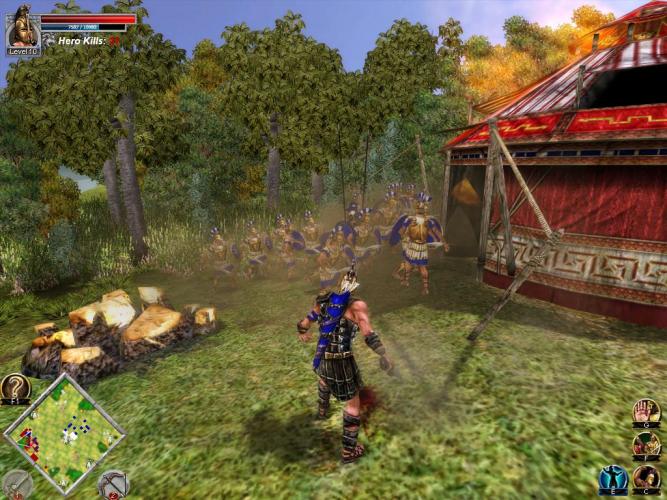Image resolution: width=667 pixels, height=500 pixels.
Task: Open help with the question mark icon
Action: [x=15, y=387]
